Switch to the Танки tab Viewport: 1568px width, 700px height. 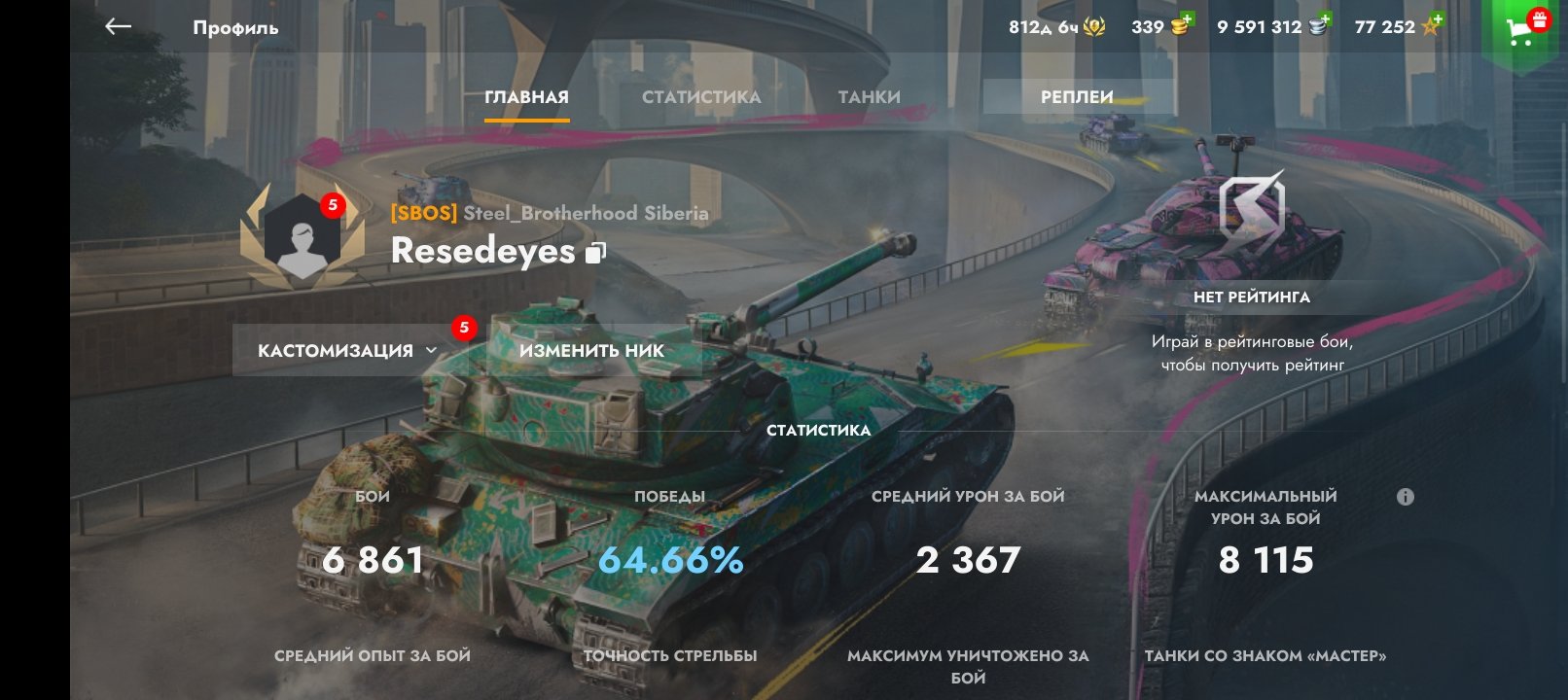tap(870, 97)
